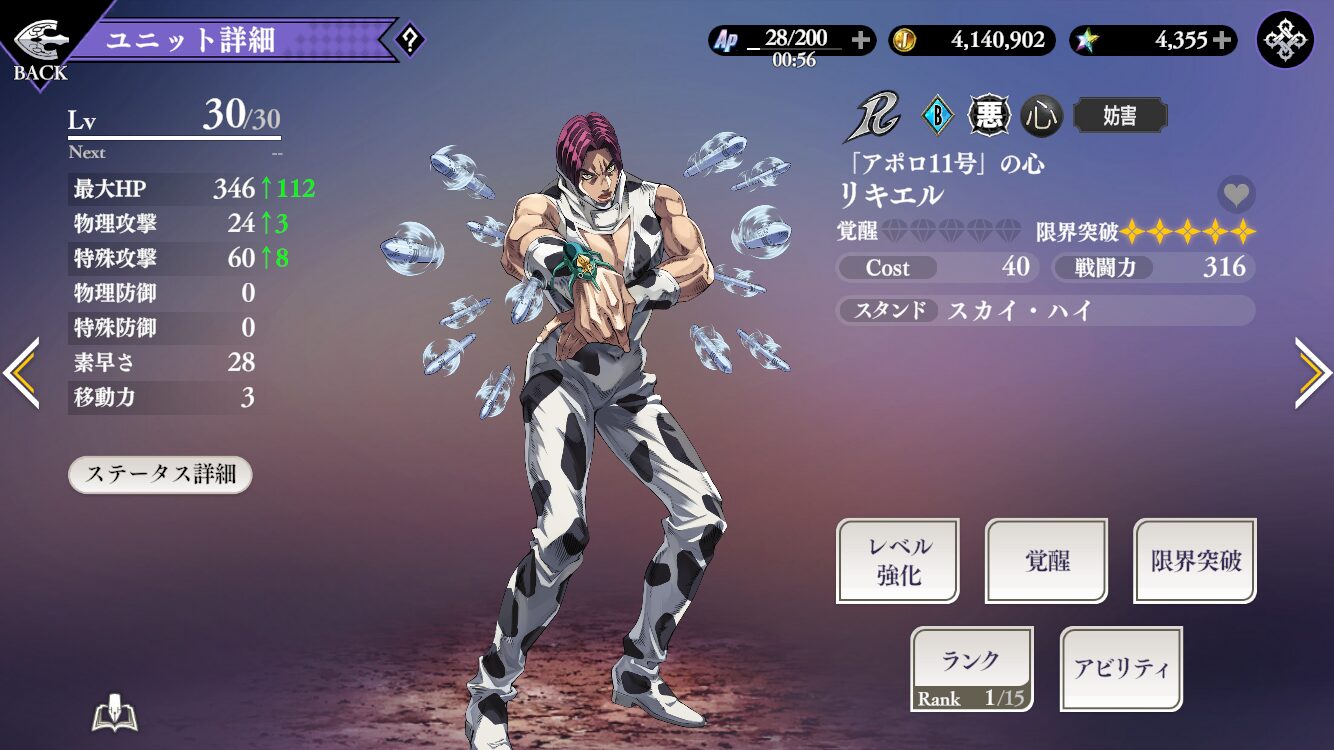Toggle the favorite heart icon
The width and height of the screenshot is (1334, 750).
point(1236,194)
